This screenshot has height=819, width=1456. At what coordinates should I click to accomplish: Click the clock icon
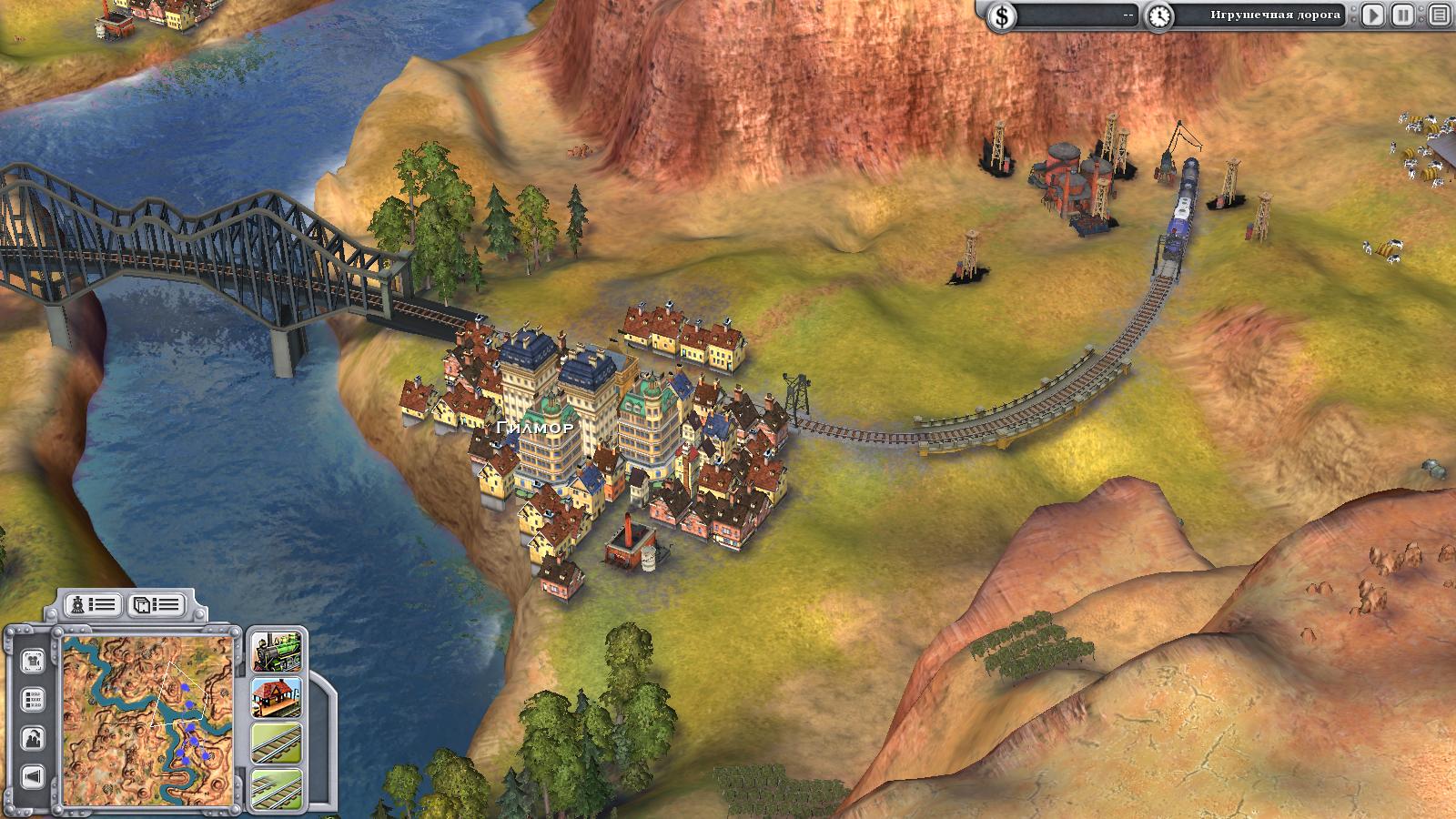tap(1158, 15)
